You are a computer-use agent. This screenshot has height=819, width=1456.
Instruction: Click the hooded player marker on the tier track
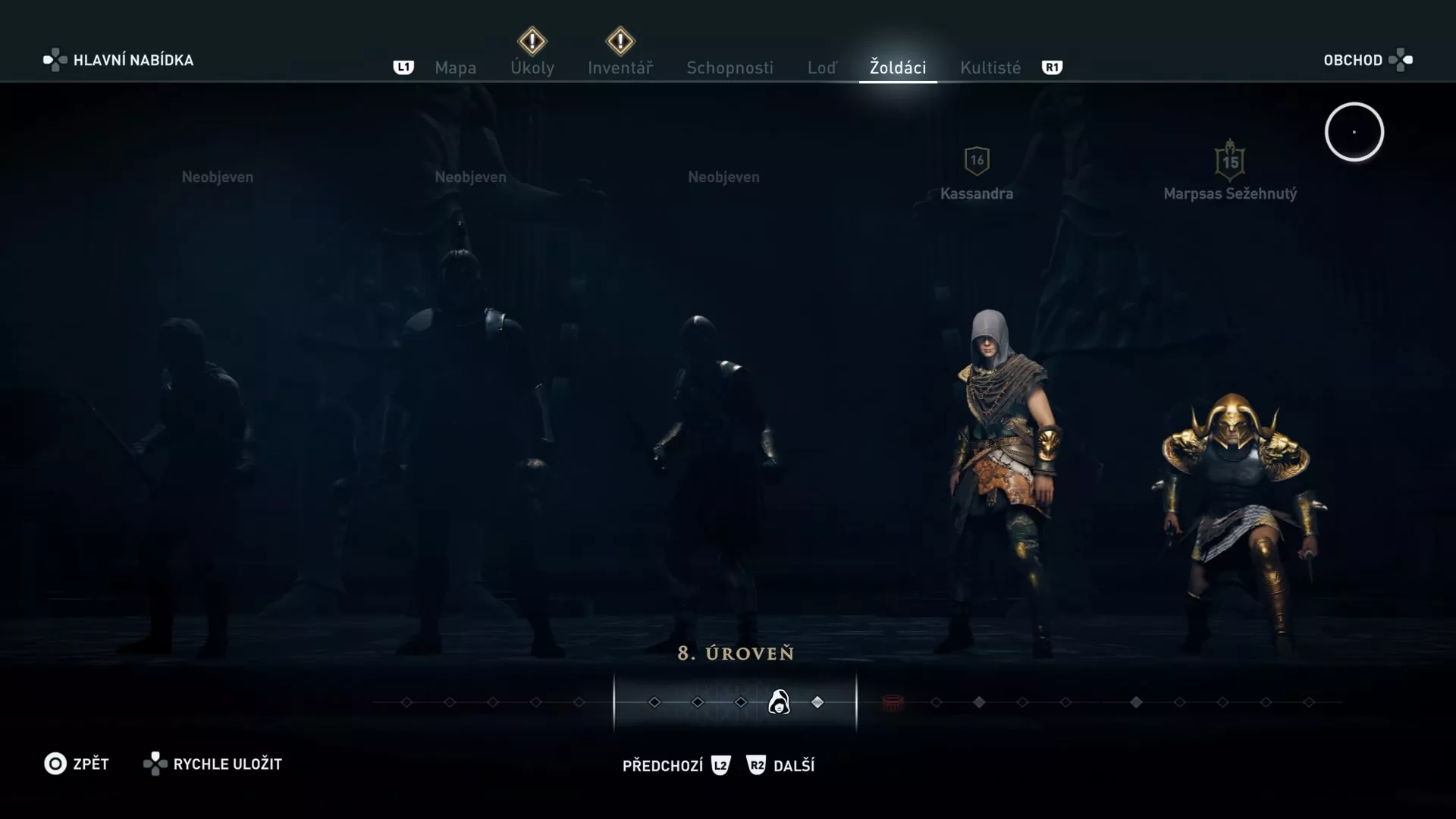781,702
